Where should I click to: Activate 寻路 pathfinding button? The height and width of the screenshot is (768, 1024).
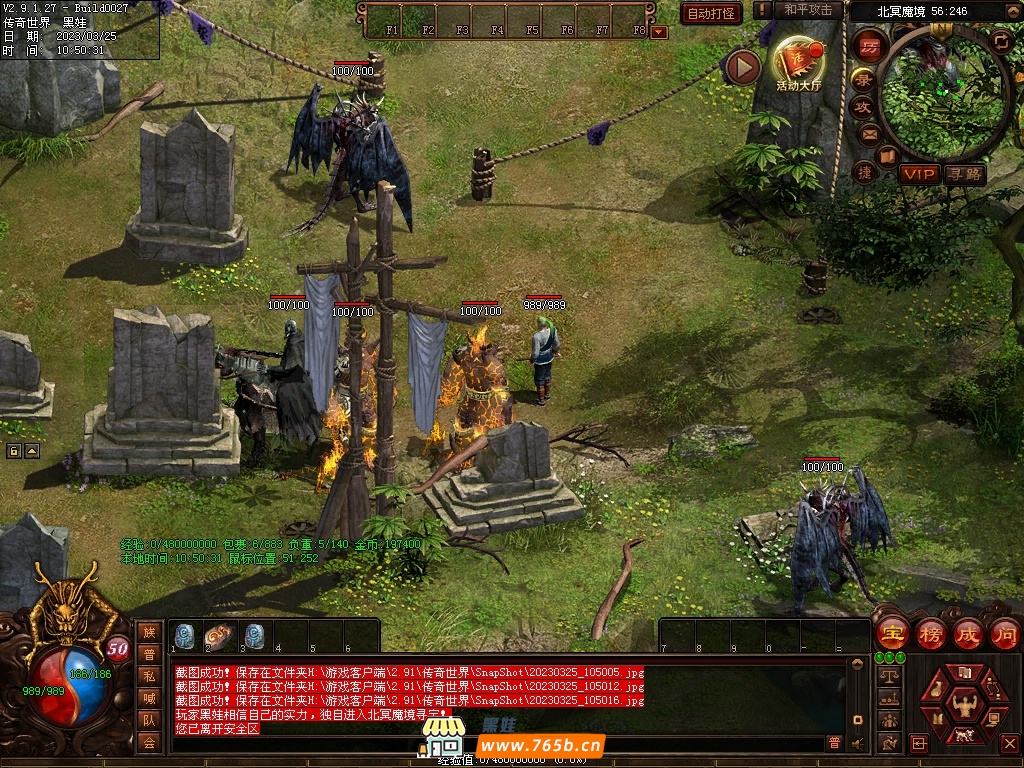965,174
